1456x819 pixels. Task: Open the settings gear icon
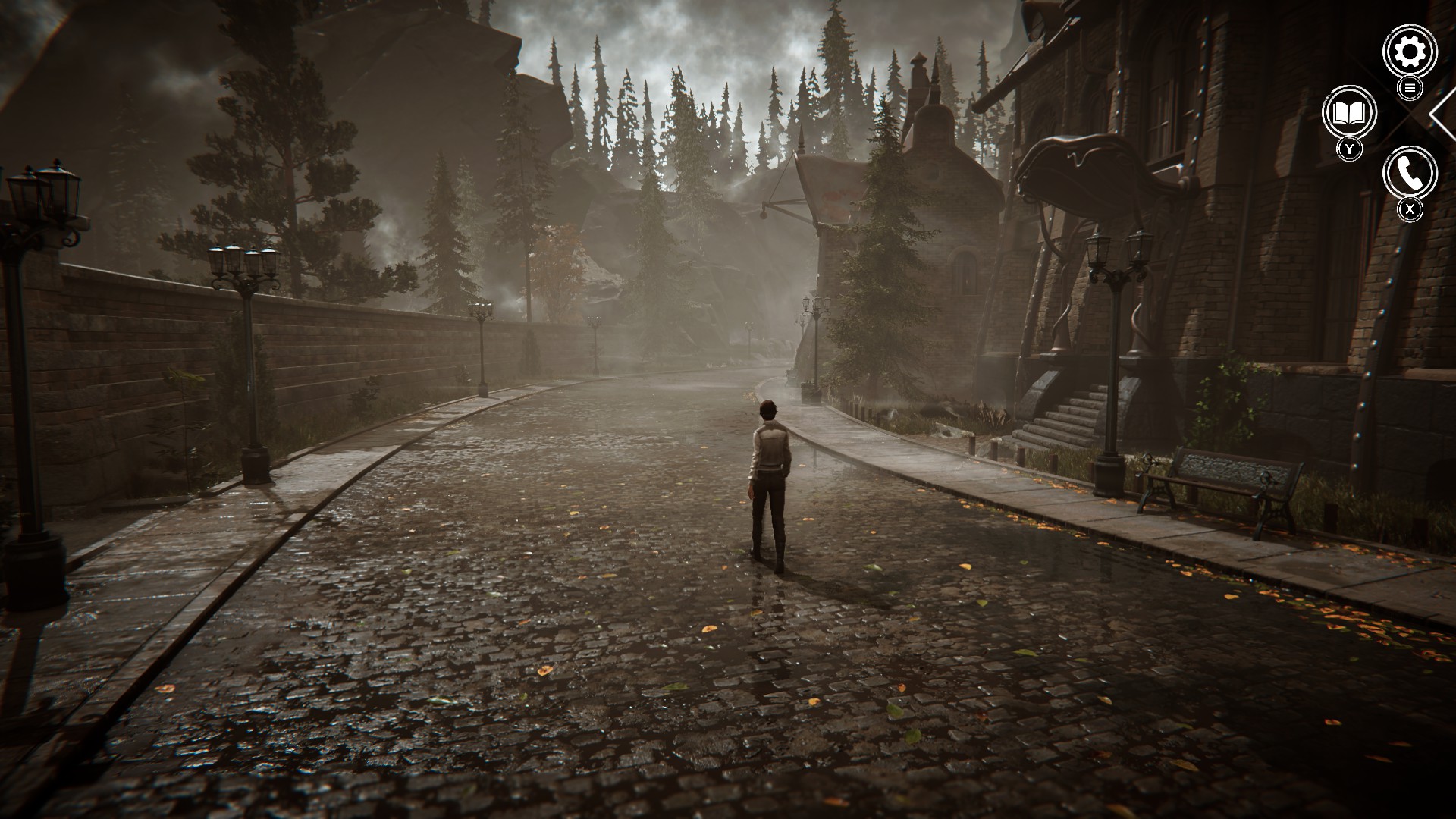[1410, 52]
